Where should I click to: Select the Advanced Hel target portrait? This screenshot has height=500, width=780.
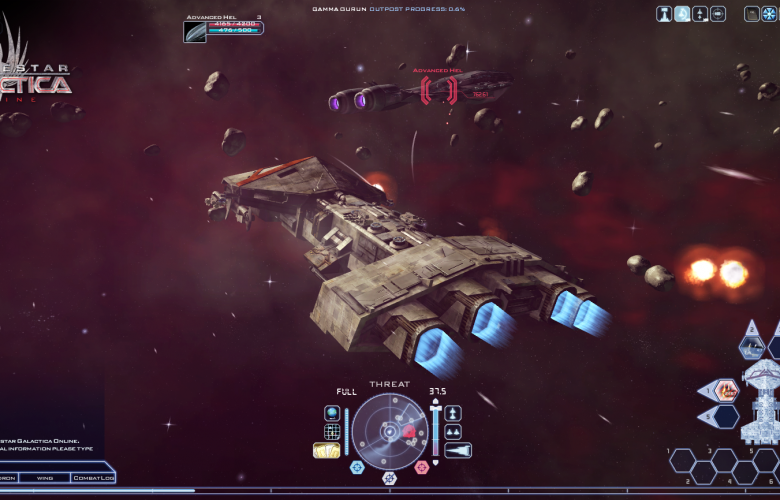195,31
